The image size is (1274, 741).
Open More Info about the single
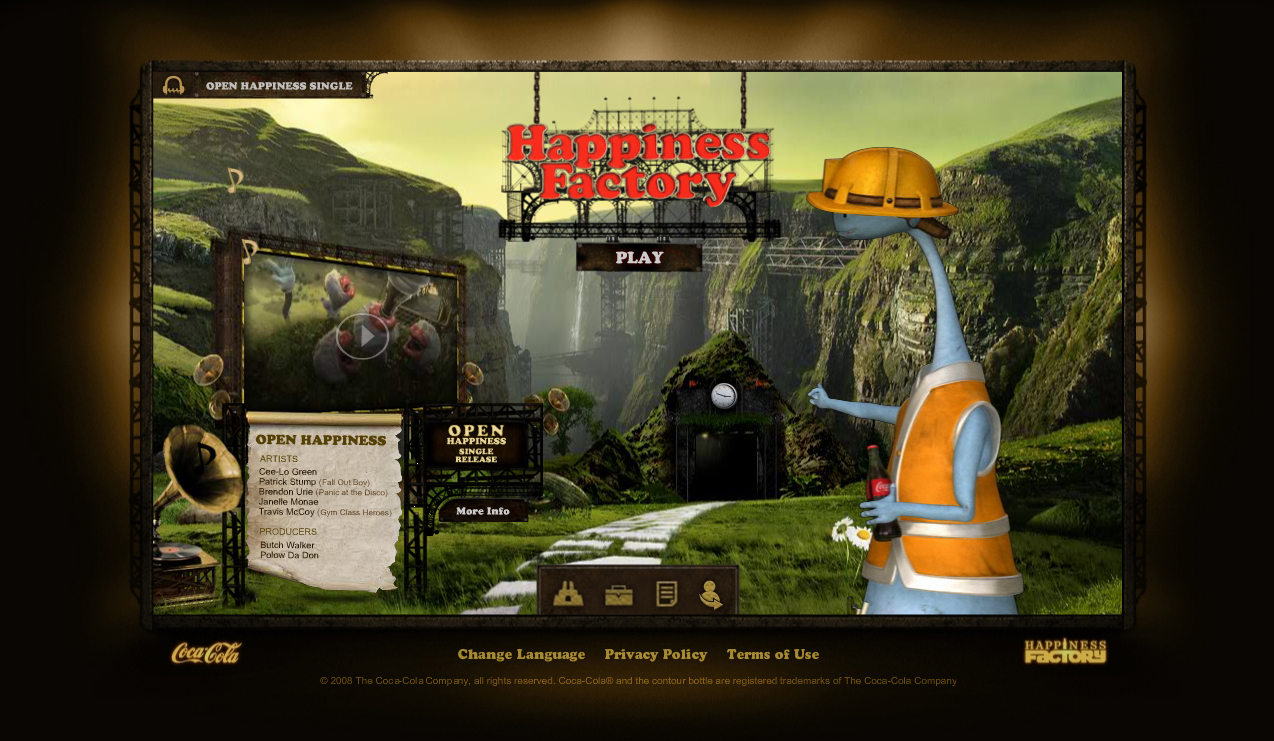[x=483, y=511]
